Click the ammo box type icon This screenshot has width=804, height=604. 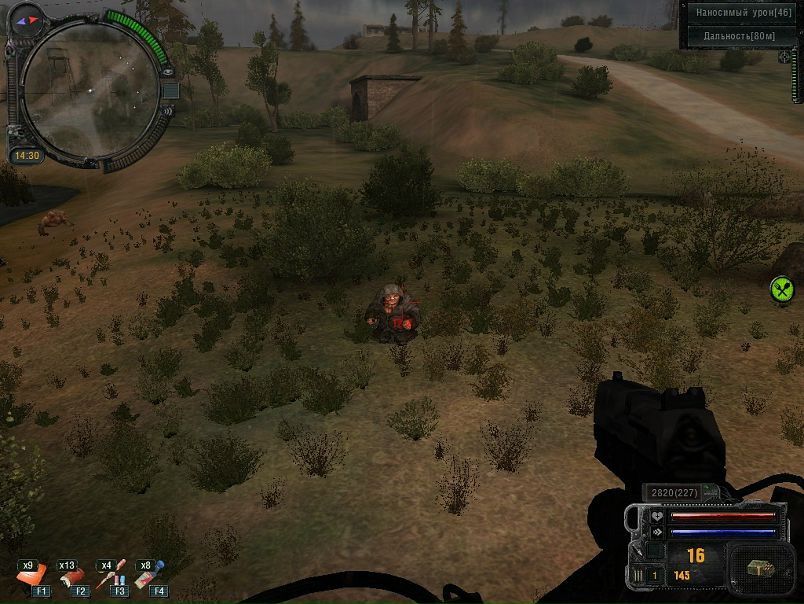tap(761, 568)
